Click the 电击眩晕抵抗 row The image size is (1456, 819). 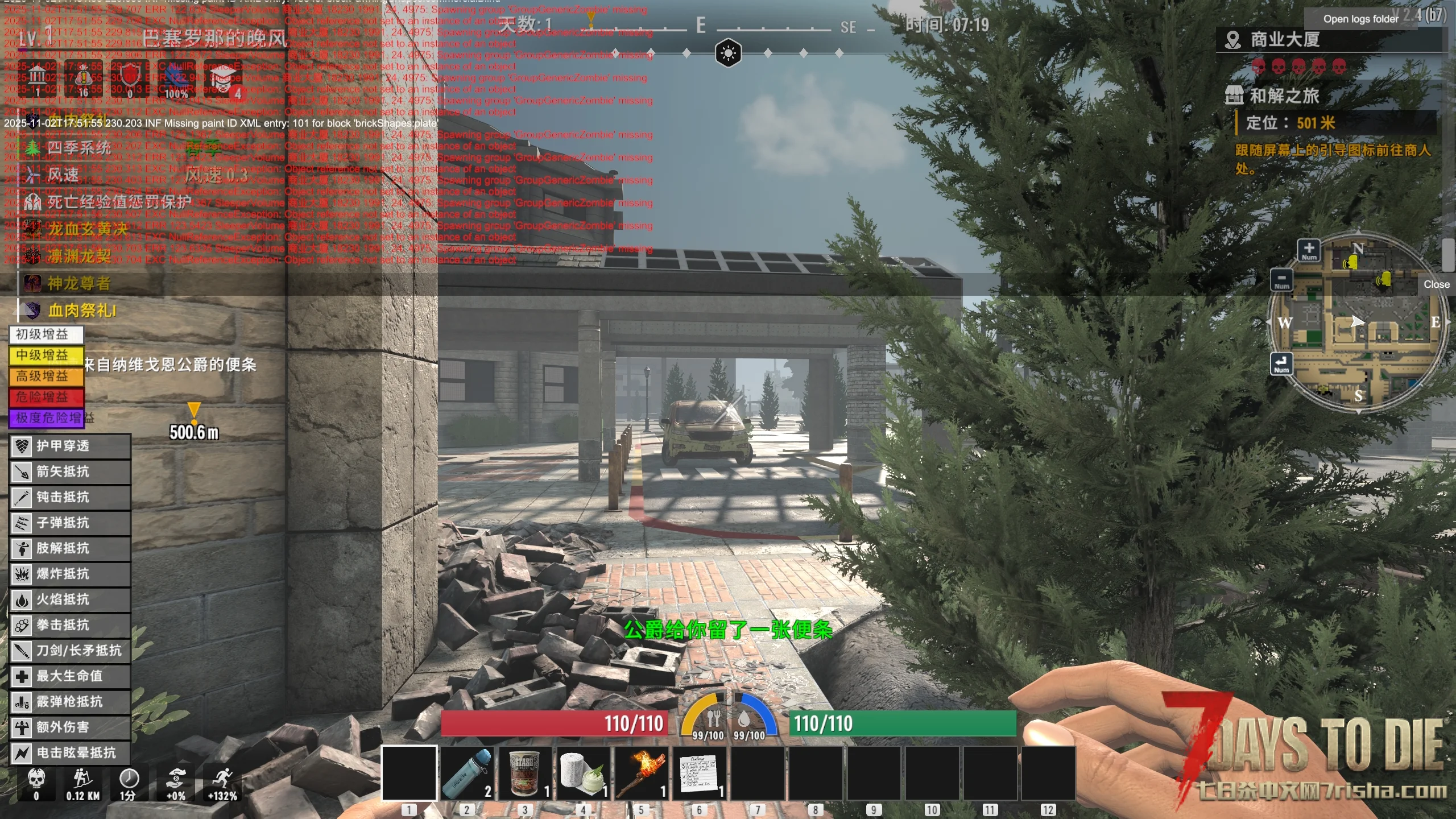click(71, 753)
